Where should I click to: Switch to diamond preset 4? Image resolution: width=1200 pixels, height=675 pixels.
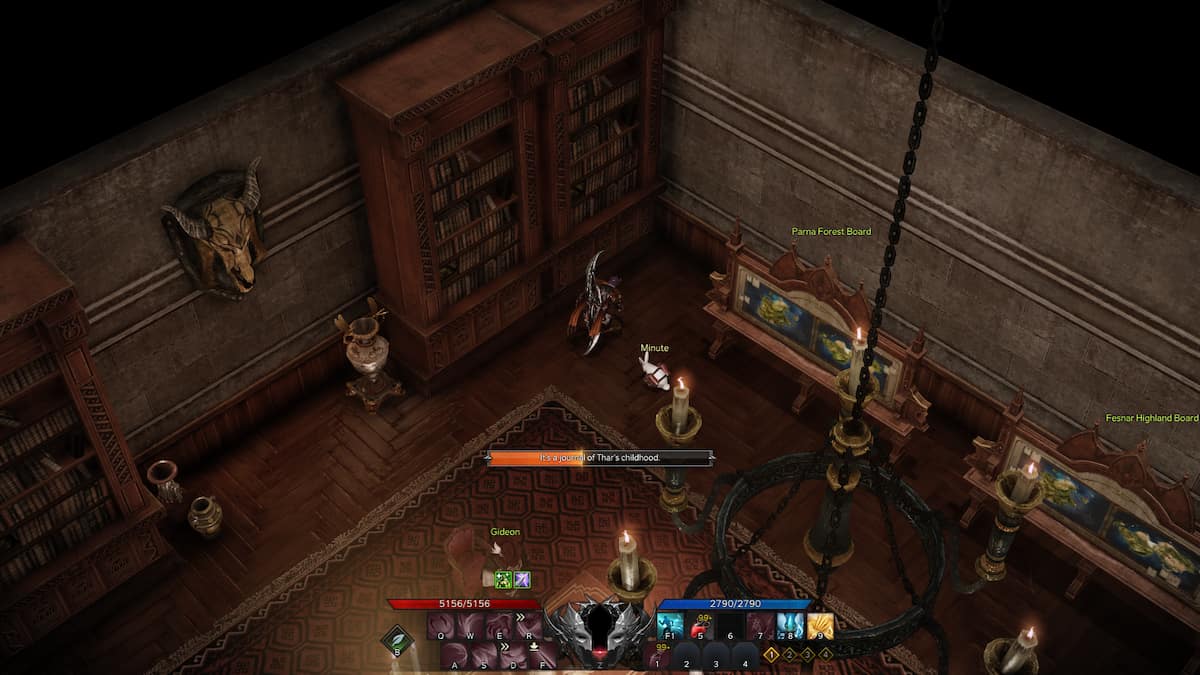(825, 654)
